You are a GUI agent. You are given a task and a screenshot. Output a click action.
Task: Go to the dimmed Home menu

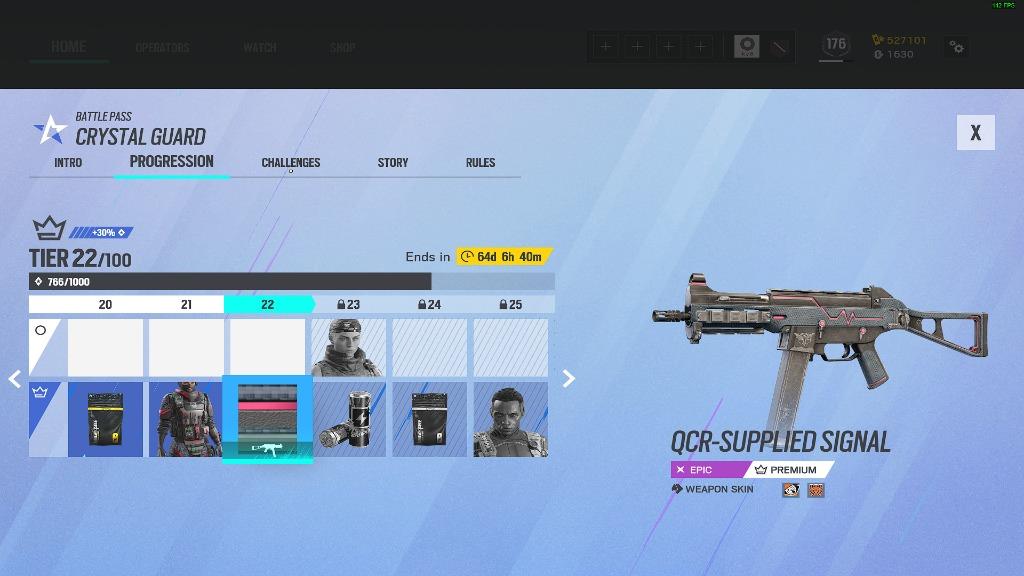click(x=69, y=47)
